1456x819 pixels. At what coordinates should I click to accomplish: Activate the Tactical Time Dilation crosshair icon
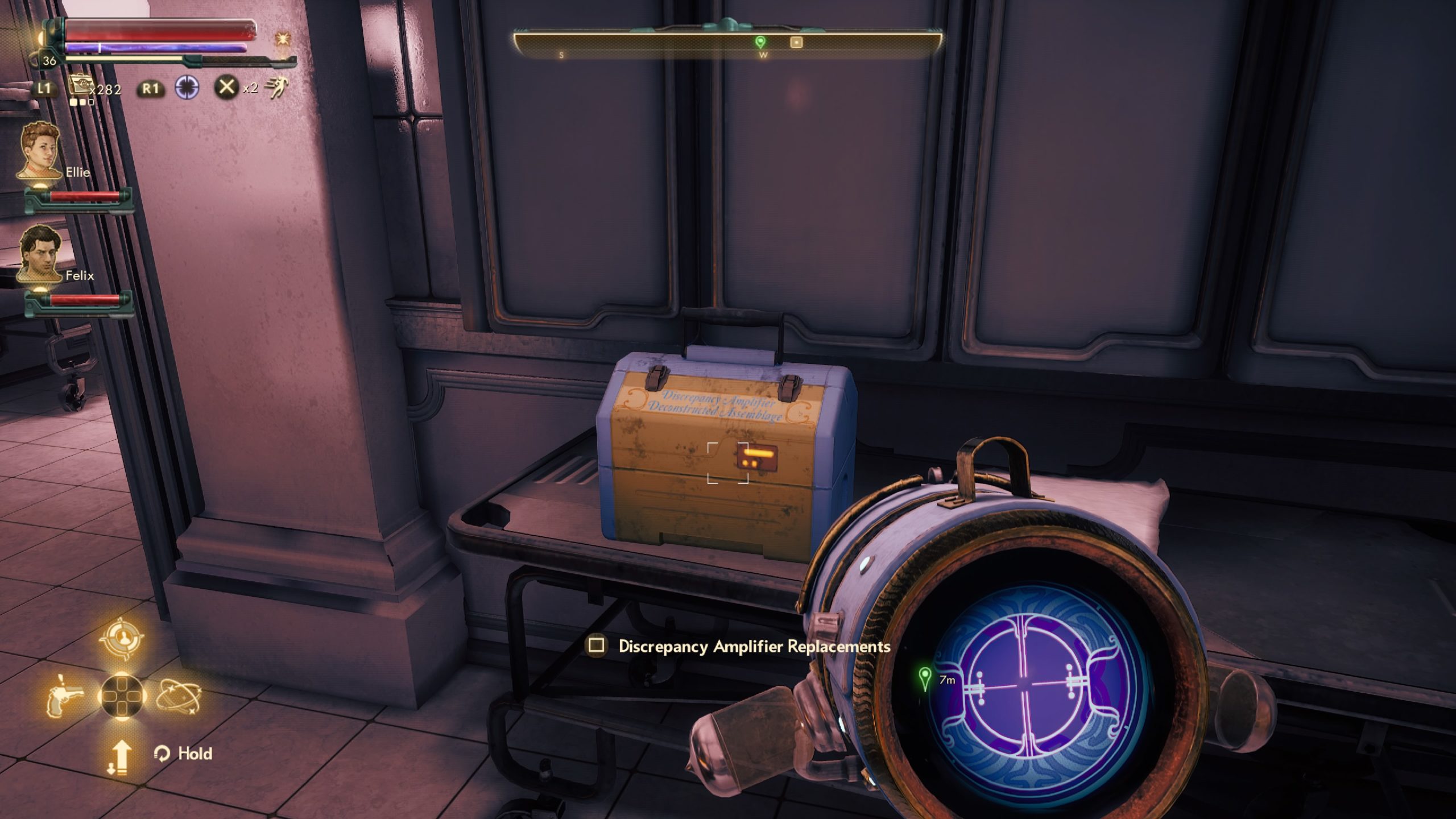[x=187, y=88]
